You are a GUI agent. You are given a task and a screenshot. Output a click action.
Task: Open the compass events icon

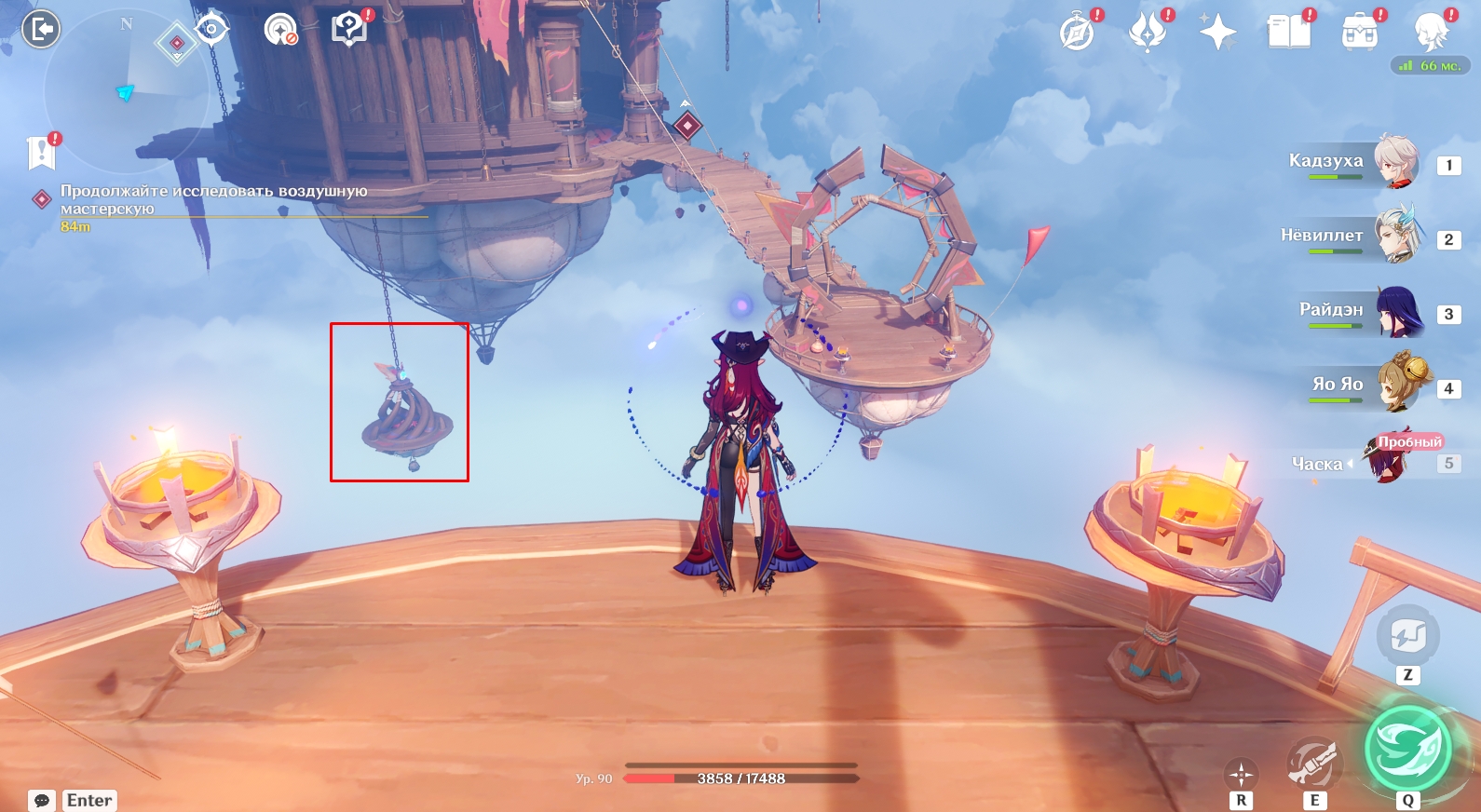click(1077, 34)
